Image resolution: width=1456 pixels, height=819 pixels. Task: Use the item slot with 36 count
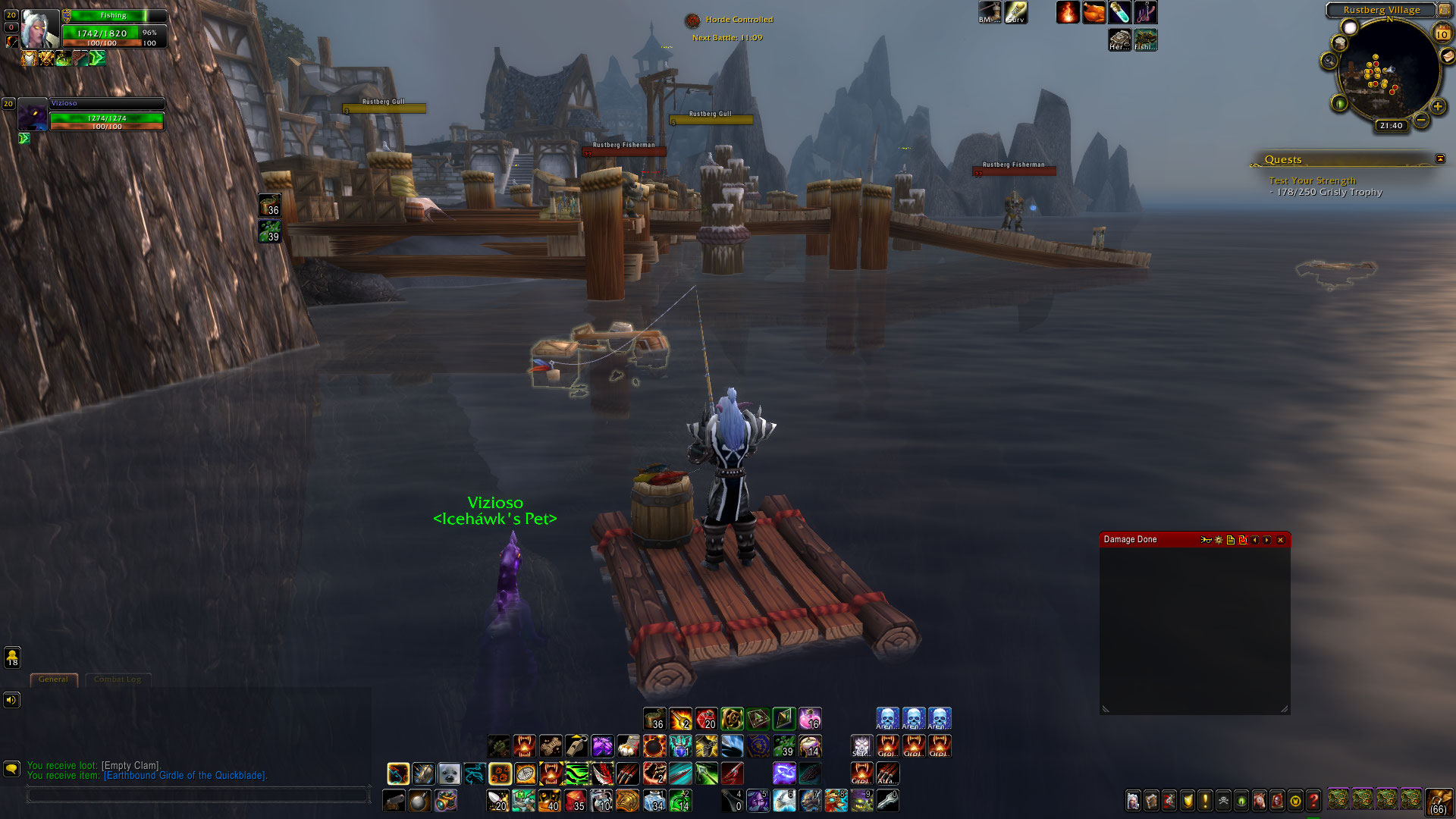click(x=654, y=719)
